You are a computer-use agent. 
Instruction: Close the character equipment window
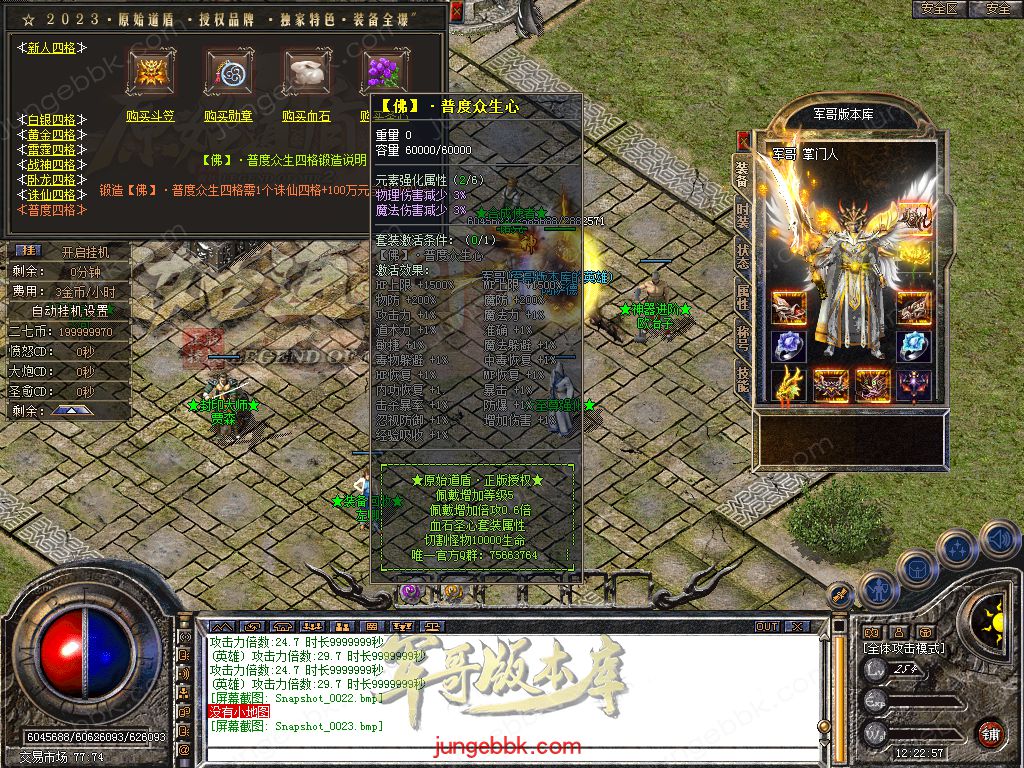click(x=743, y=139)
